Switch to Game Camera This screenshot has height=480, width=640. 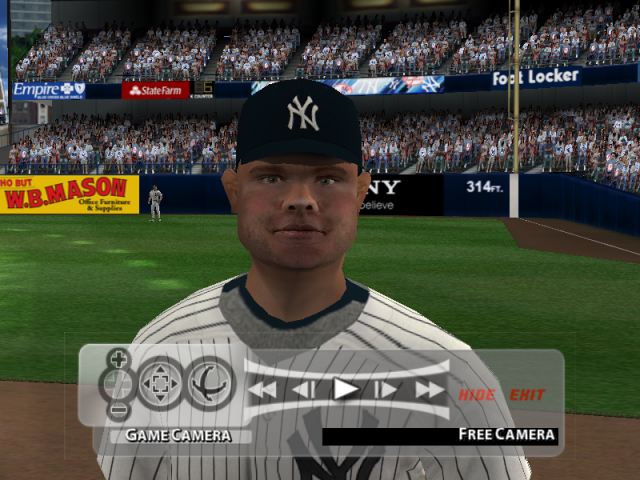177,435
